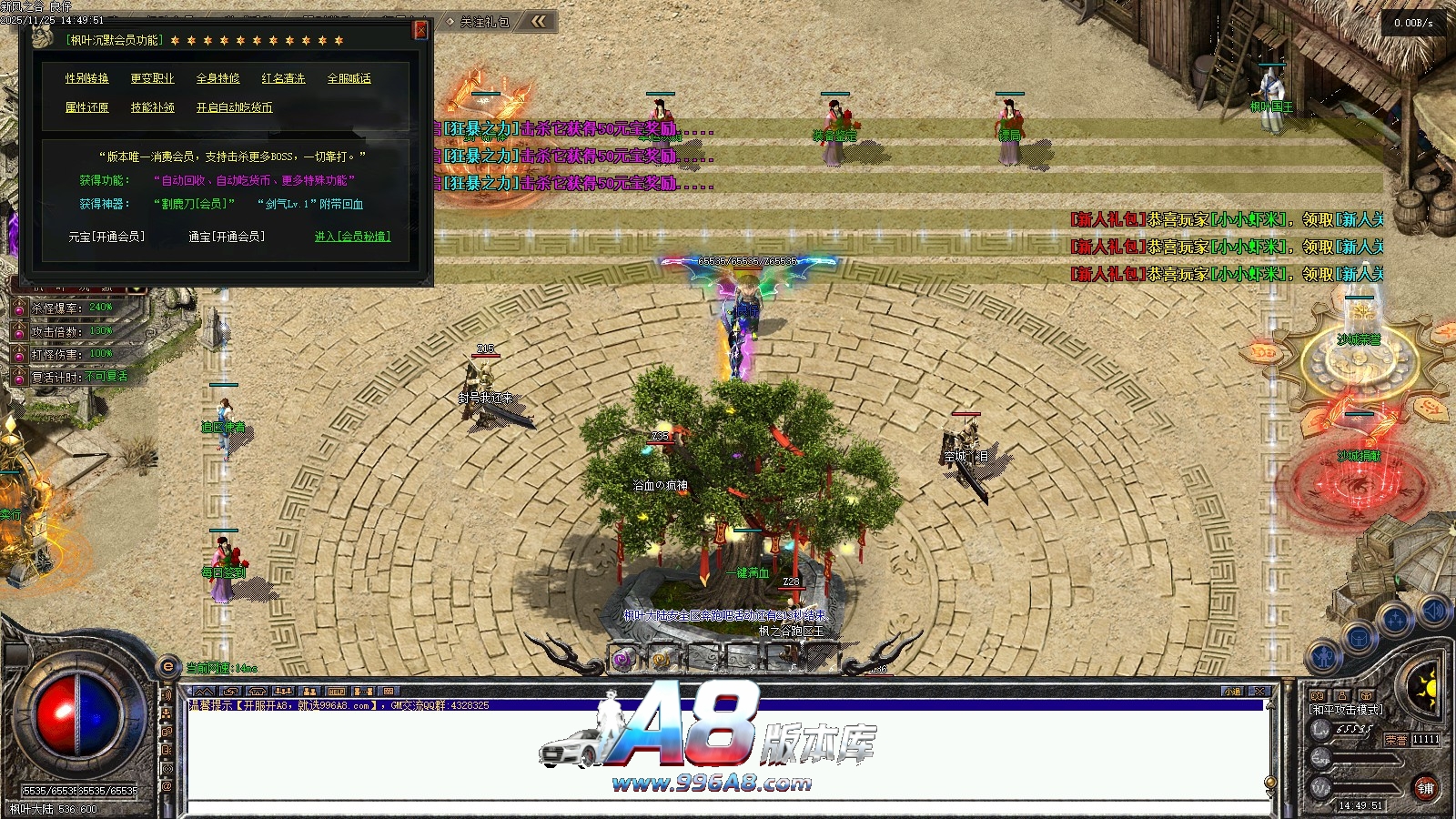Open the bag round button

[1359, 636]
